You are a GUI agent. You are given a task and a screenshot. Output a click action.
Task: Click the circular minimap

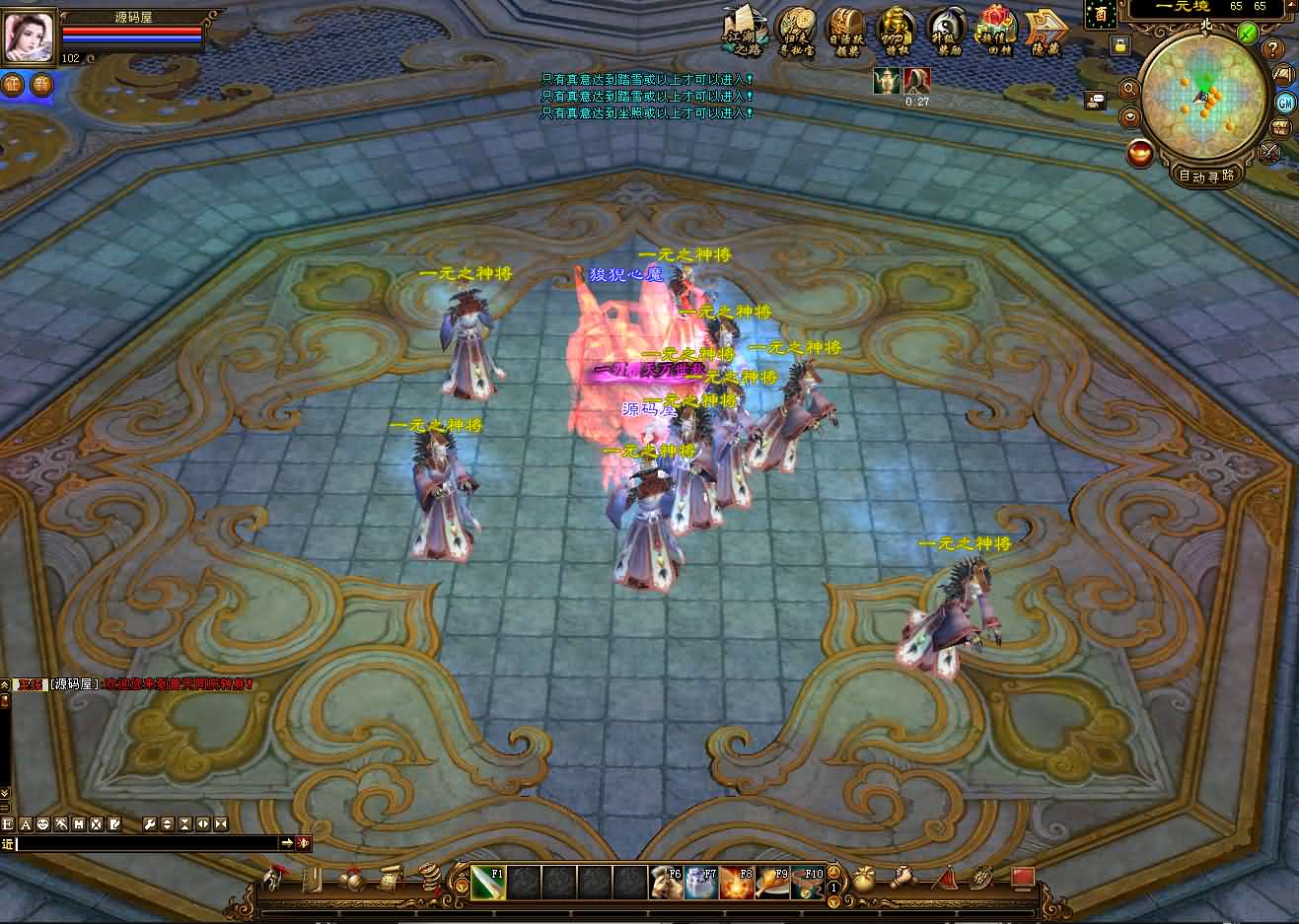(x=1205, y=97)
